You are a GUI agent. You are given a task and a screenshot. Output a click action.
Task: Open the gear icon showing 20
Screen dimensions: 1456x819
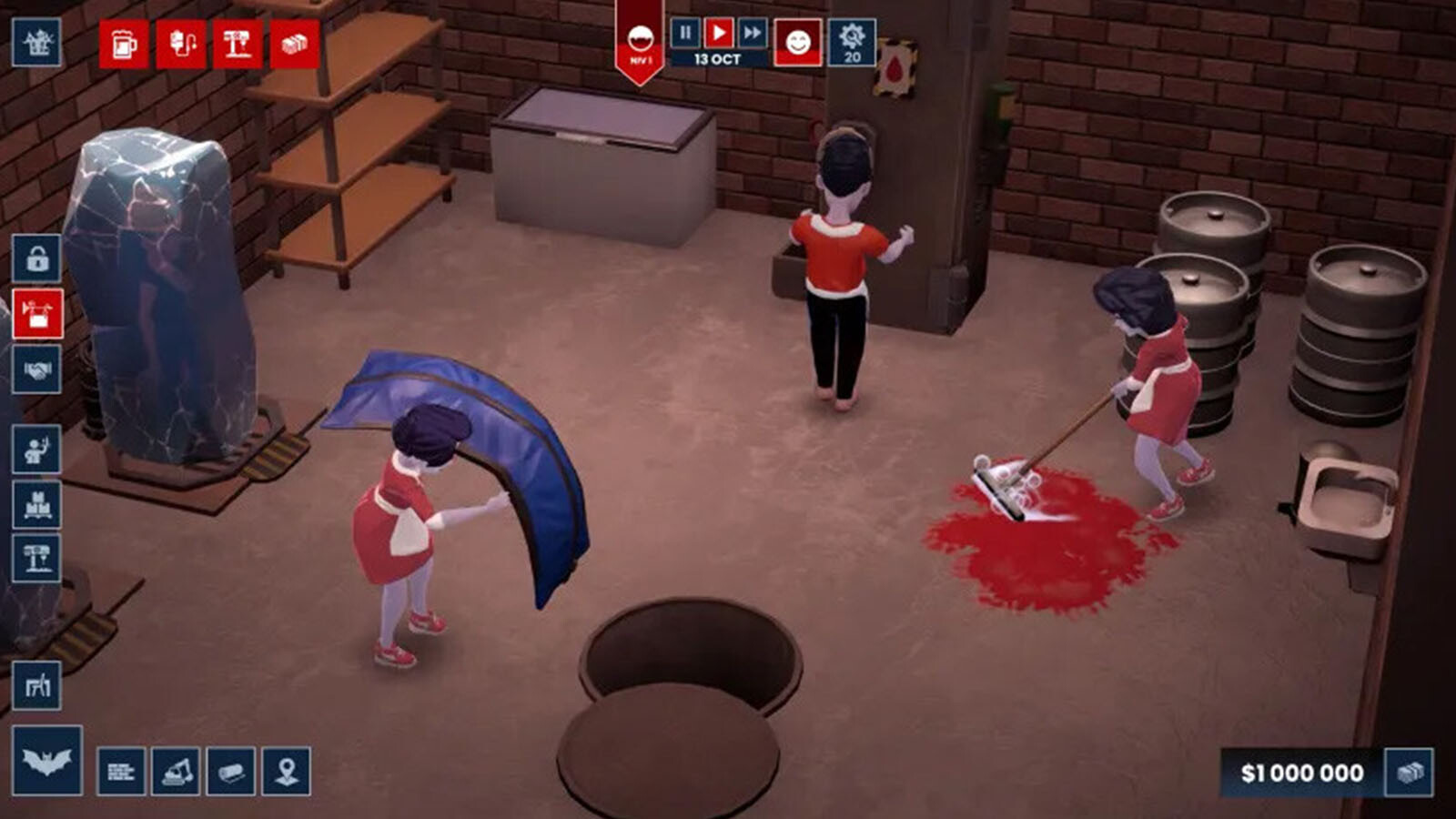click(852, 42)
